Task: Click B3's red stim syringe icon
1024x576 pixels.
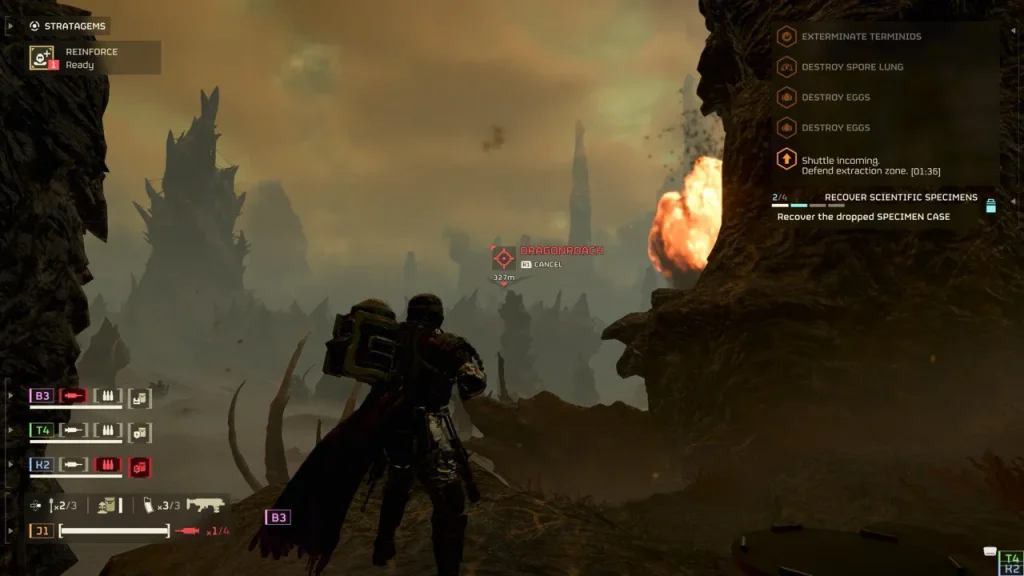Action: coord(74,396)
